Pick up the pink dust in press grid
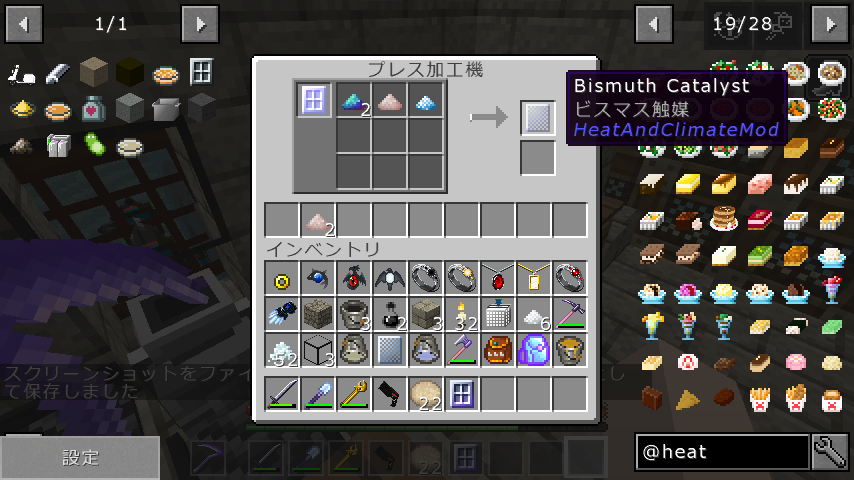Viewport: 854px width, 480px height. tap(389, 100)
